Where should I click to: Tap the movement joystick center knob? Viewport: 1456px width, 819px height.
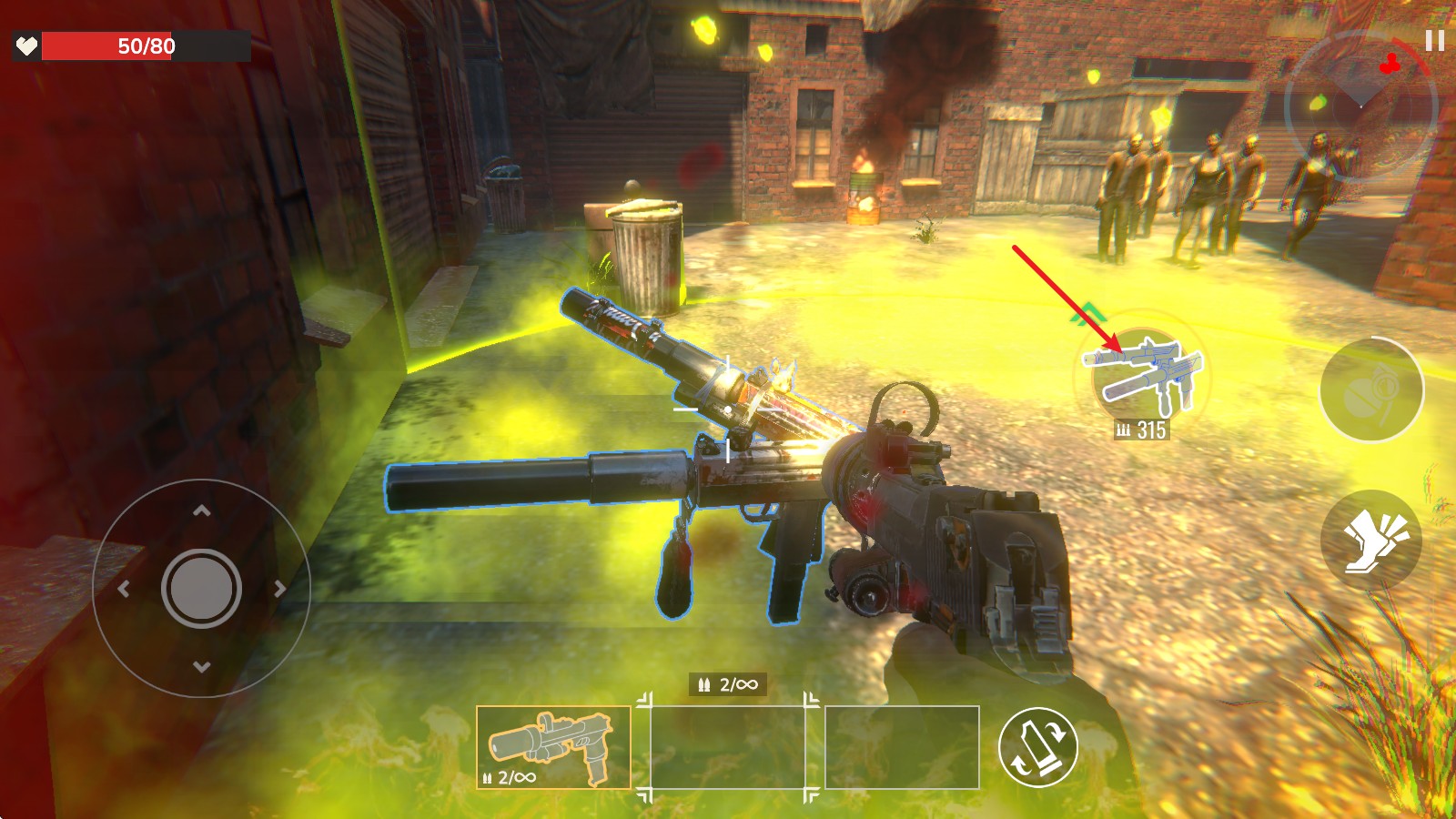click(x=201, y=588)
